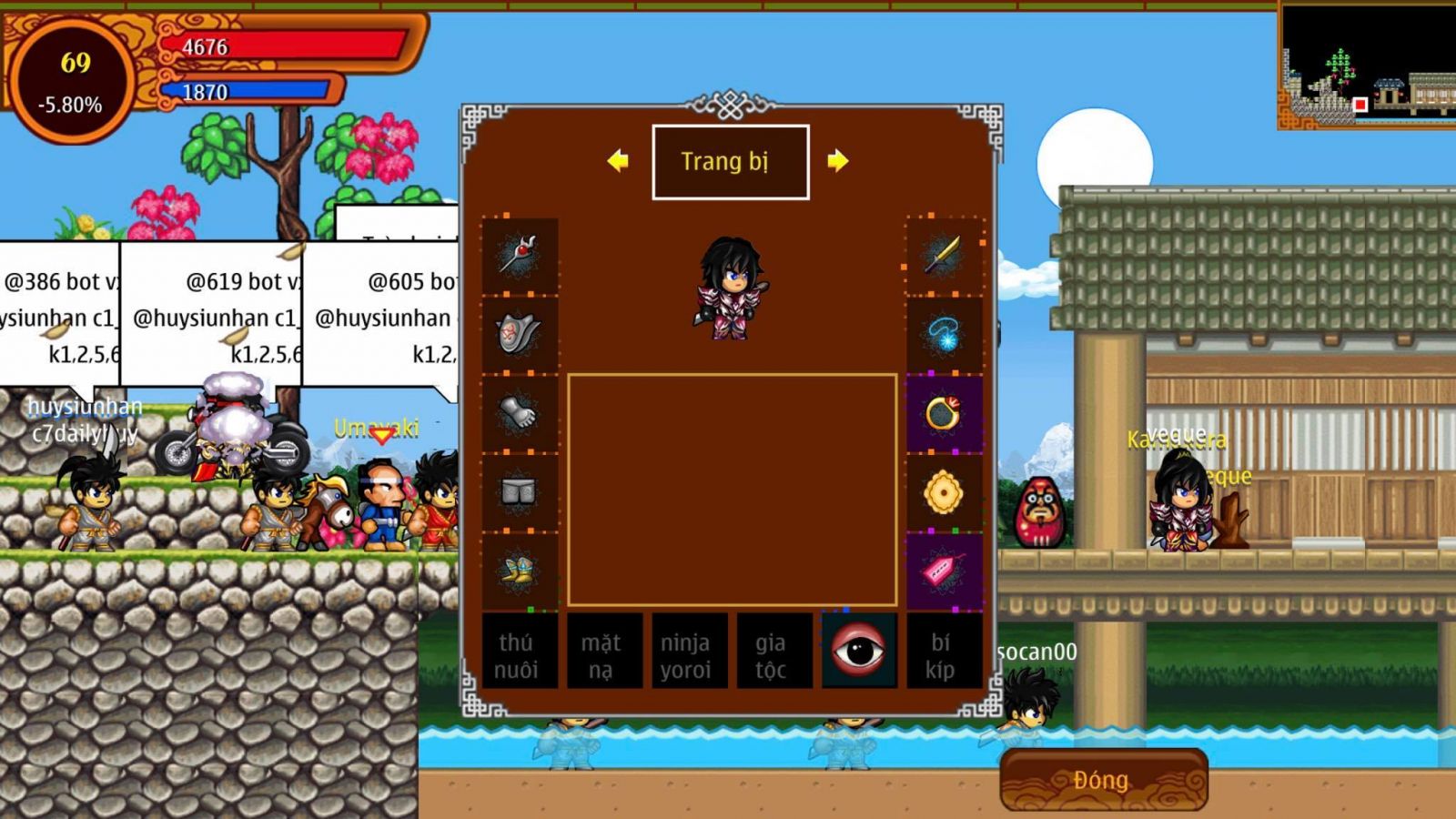Screen dimensions: 1456x819
Task: Select the gold ring slot
Action: pyautogui.click(x=944, y=413)
